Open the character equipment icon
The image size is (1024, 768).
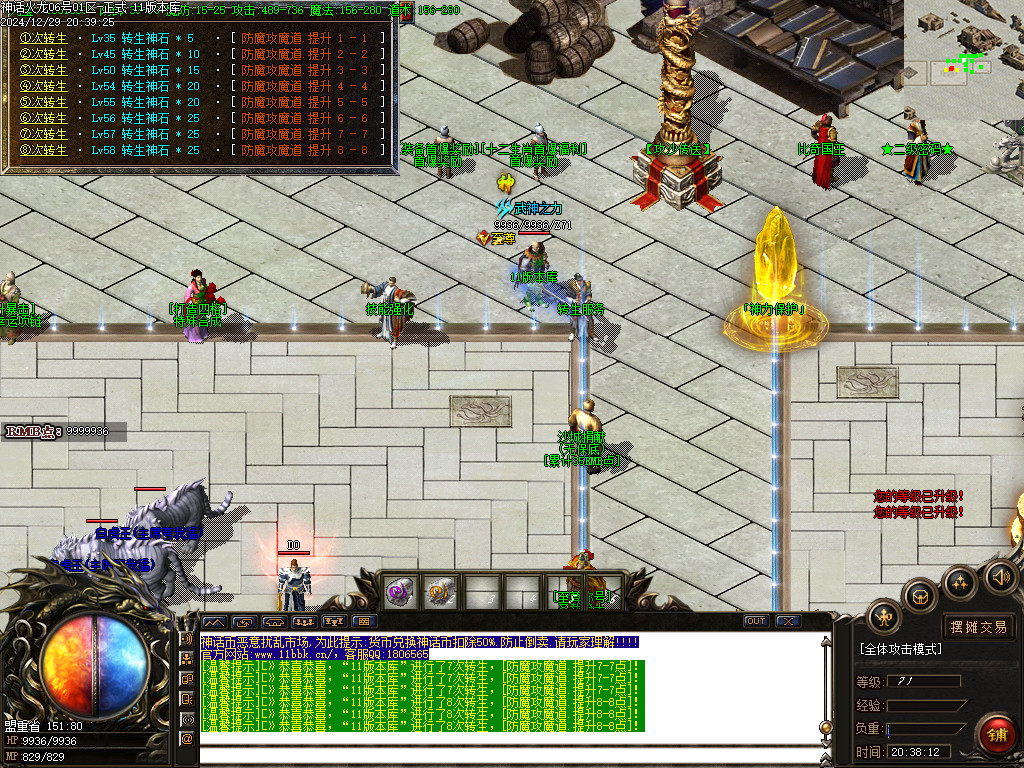pyautogui.click(x=885, y=616)
